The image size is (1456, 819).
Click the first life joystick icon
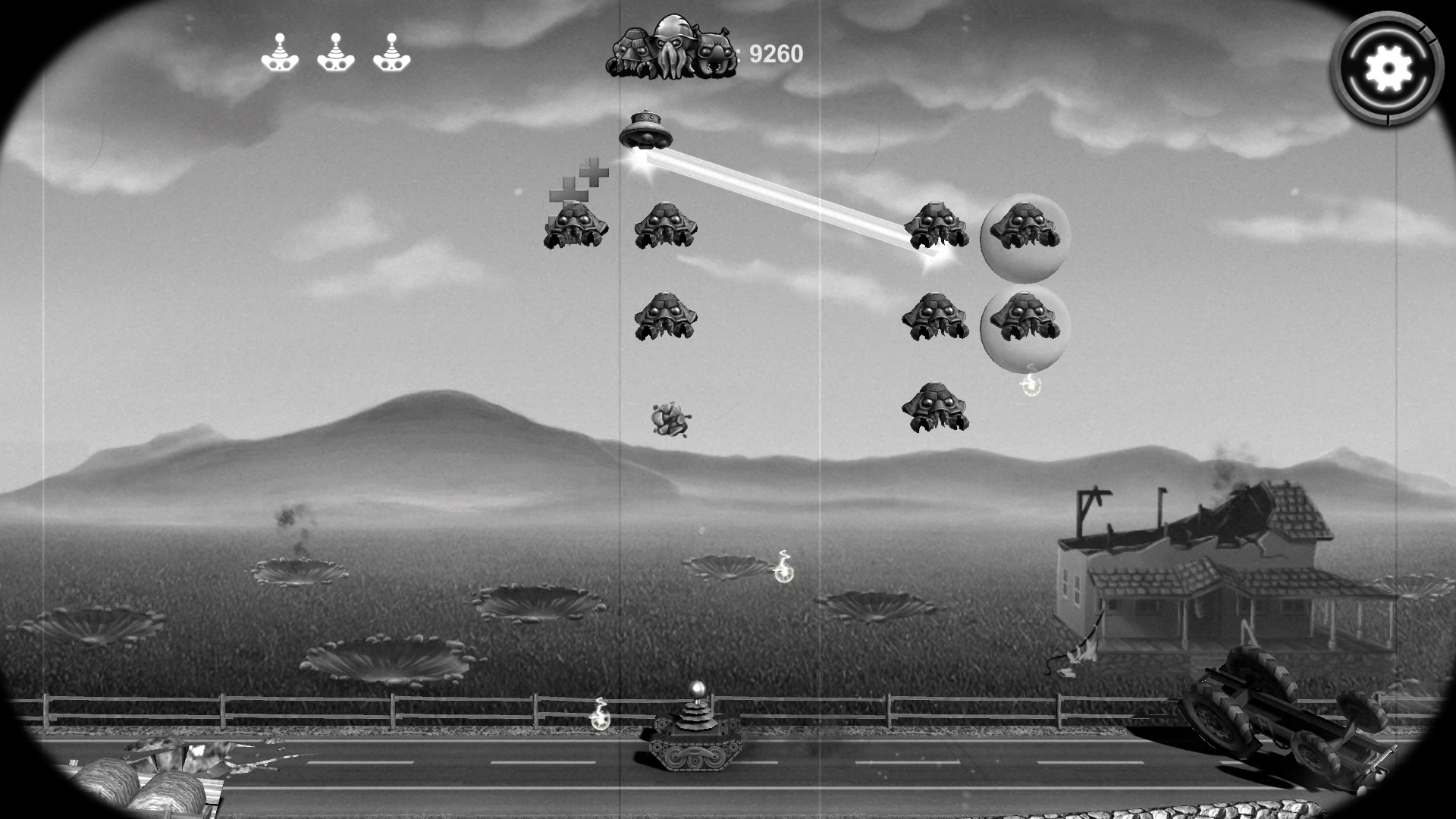(280, 53)
